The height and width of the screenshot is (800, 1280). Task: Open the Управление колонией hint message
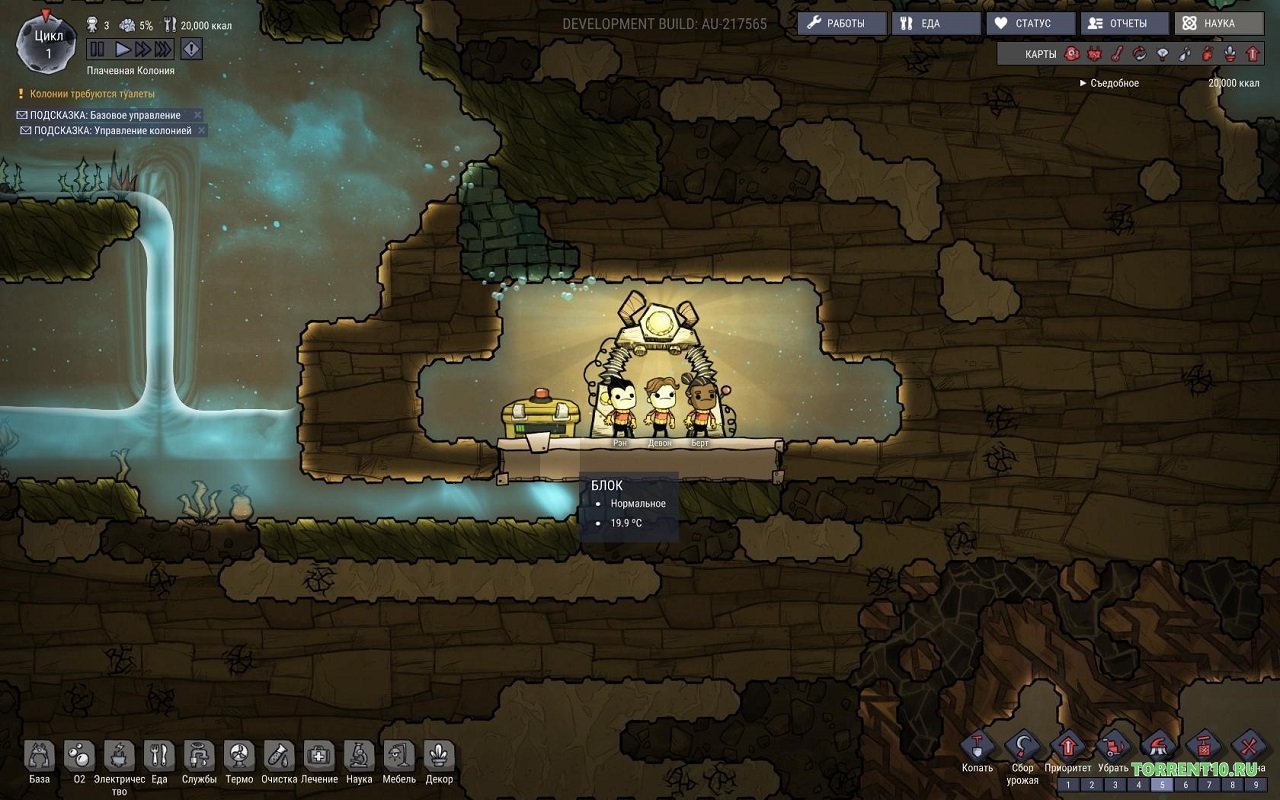click(x=112, y=131)
